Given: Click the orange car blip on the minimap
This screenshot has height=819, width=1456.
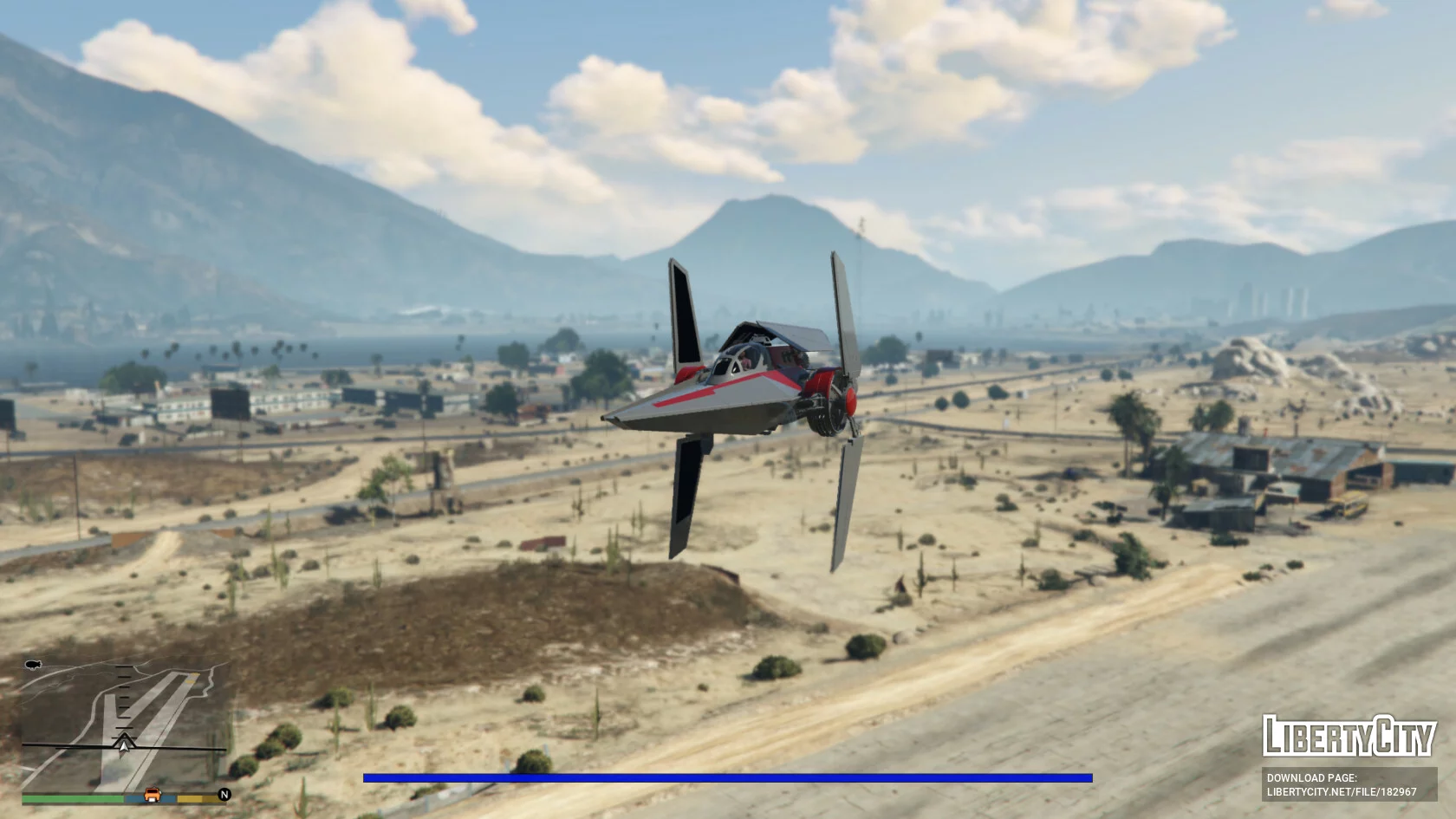Looking at the screenshot, I should pyautogui.click(x=153, y=794).
